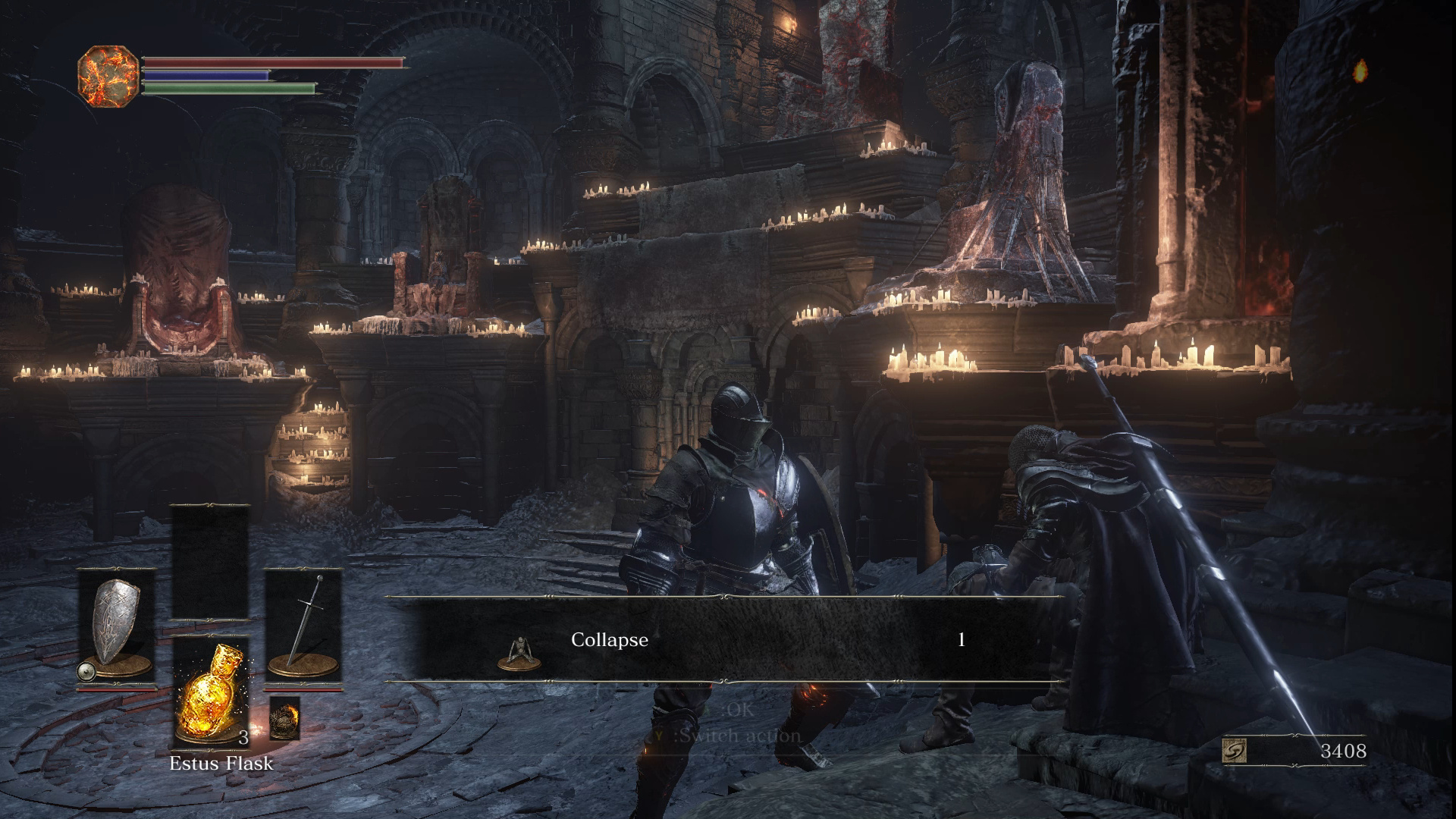The width and height of the screenshot is (1456, 819).
Task: Click the Collapse gesture acquired notification
Action: (726, 639)
